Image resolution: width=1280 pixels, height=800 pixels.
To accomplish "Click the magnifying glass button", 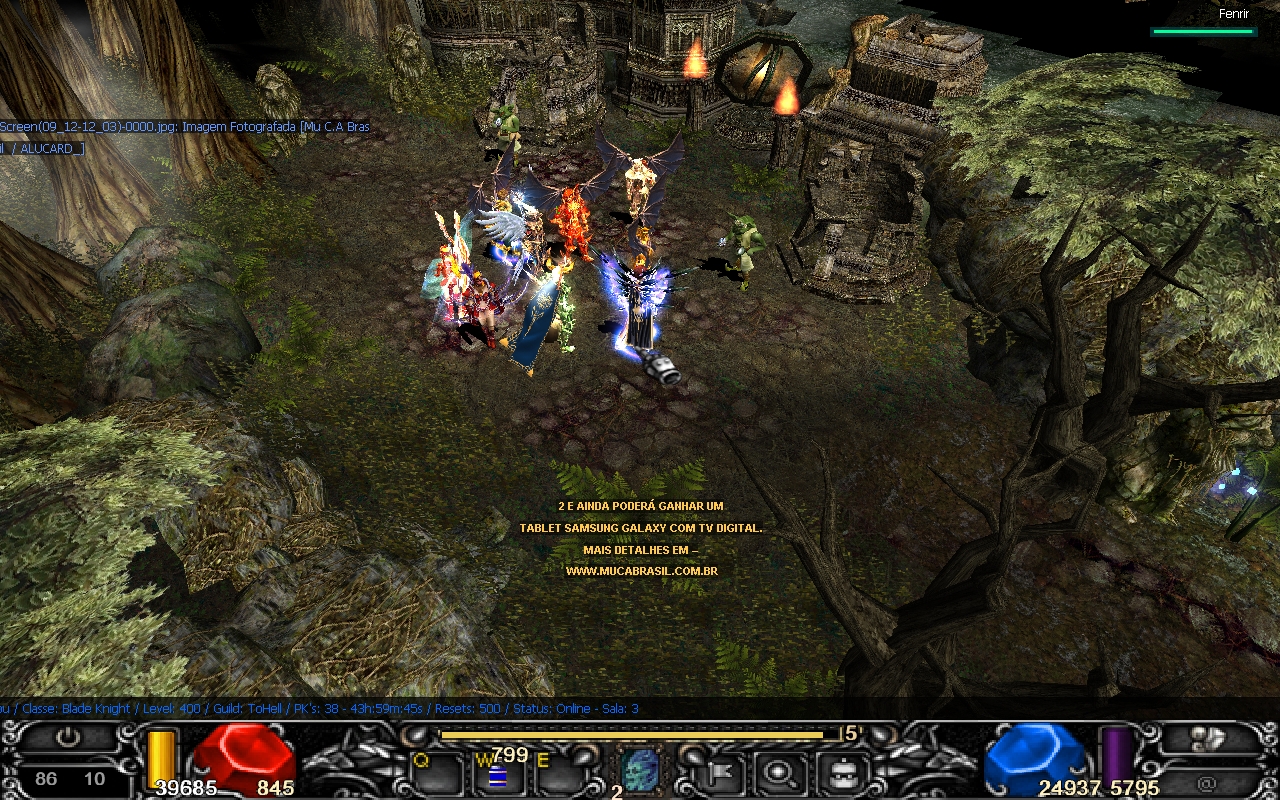I will tap(775, 770).
